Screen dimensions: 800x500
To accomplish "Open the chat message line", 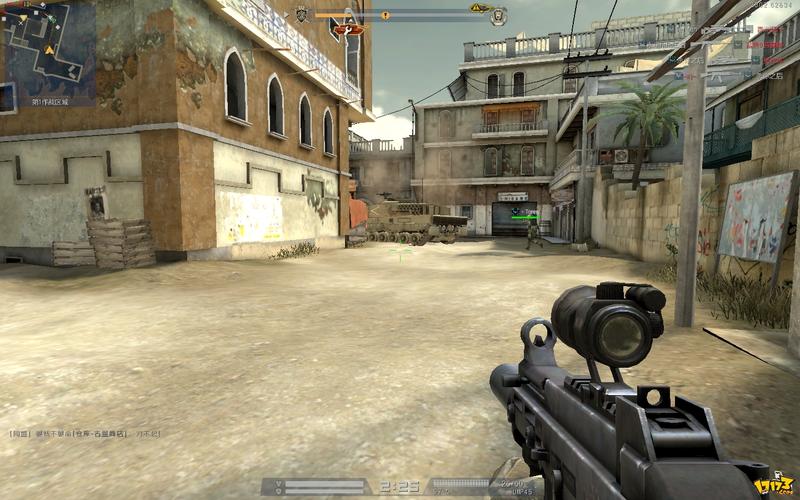I will pos(86,434).
